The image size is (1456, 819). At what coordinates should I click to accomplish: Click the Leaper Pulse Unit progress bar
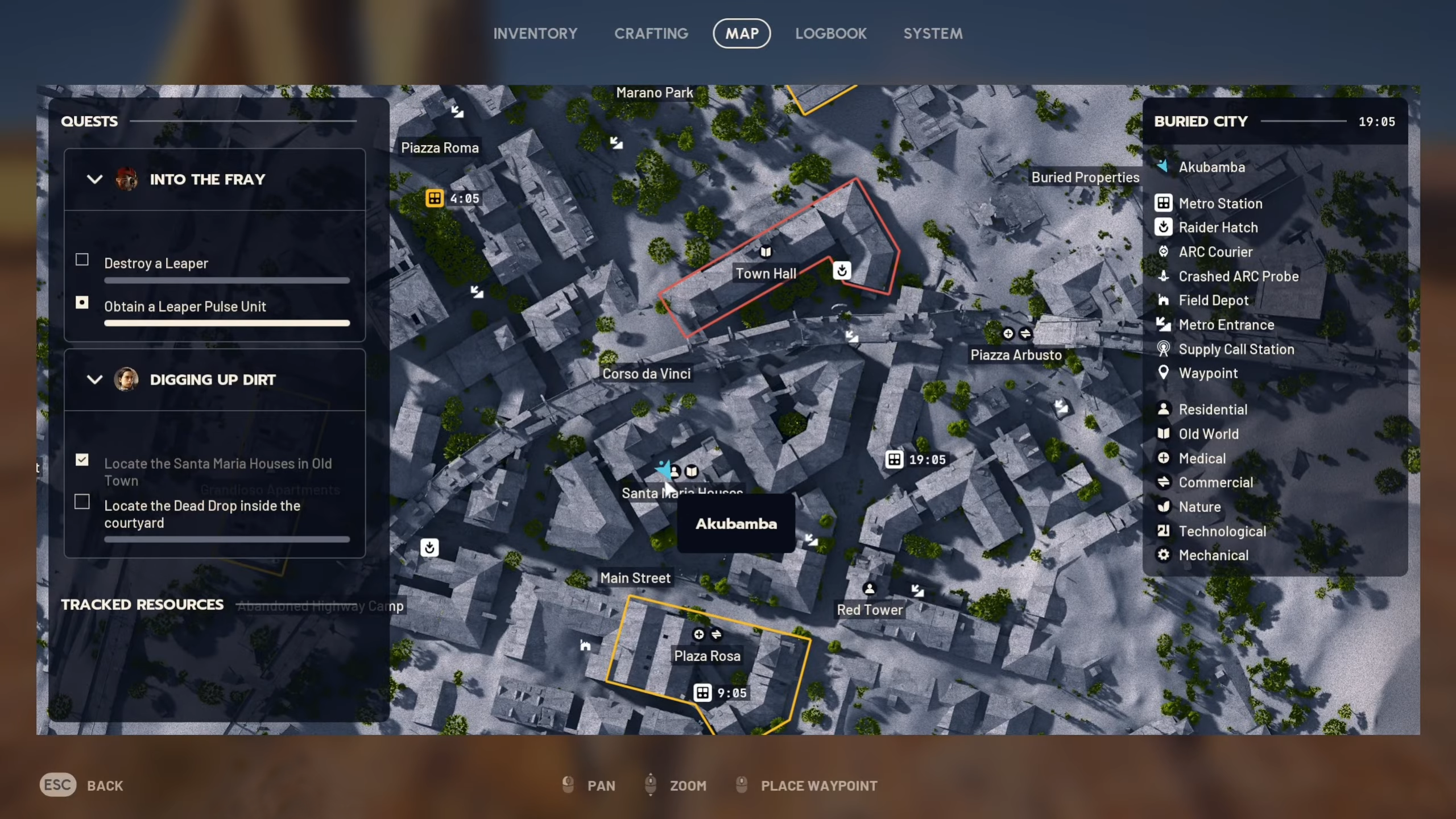[x=226, y=323]
